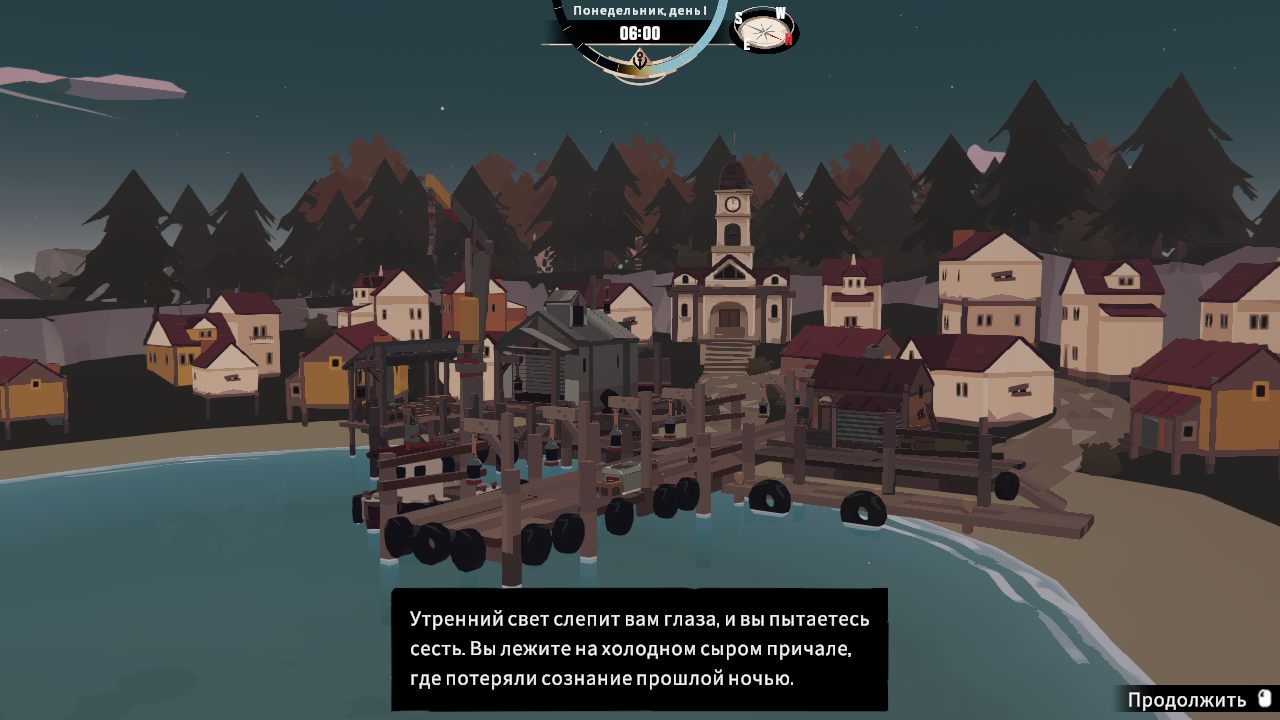Select the compass rose in the top corner
The width and height of the screenshot is (1280, 720).
point(763,31)
